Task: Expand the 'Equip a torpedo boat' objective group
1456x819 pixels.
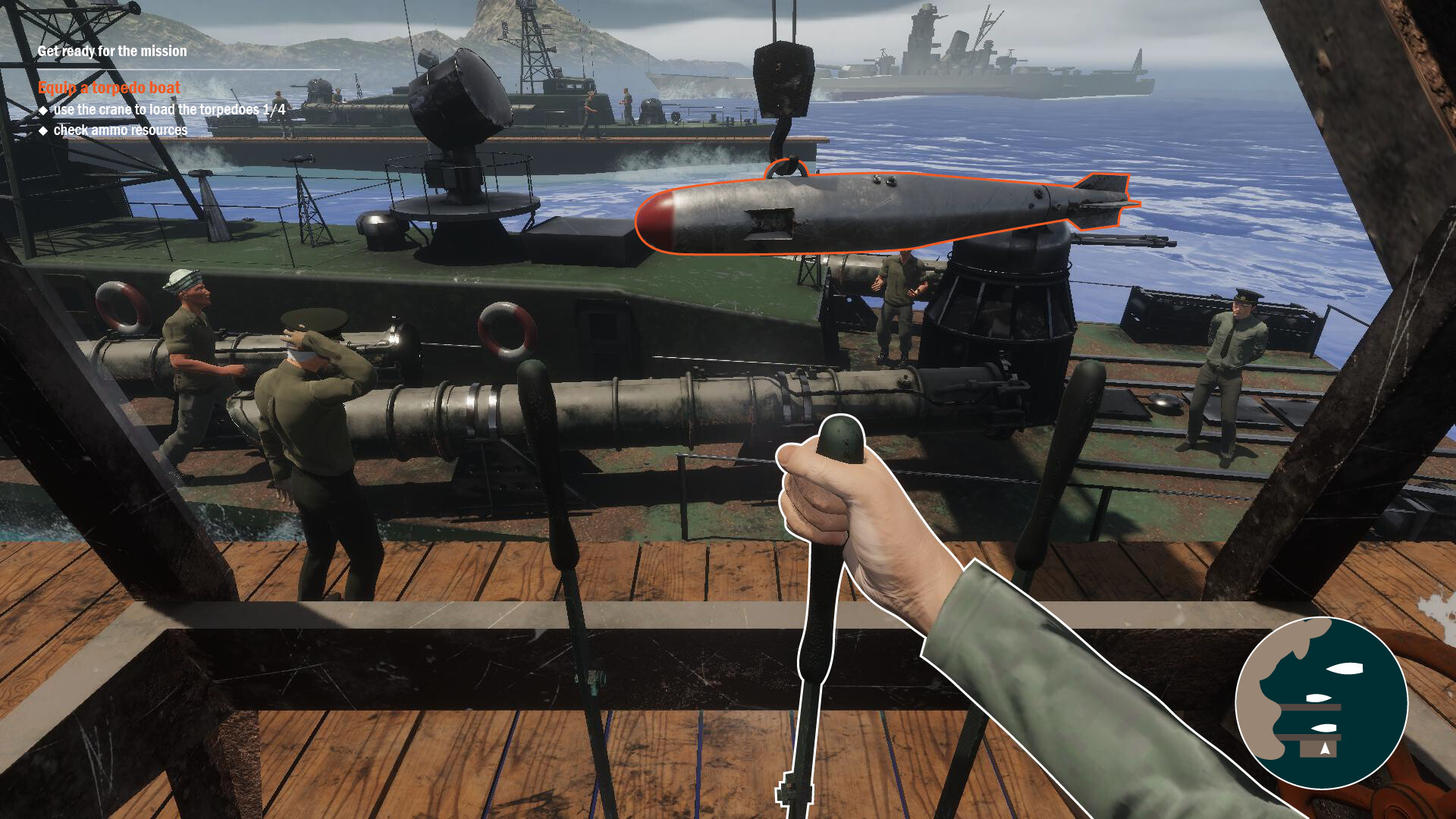Action: 108,88
